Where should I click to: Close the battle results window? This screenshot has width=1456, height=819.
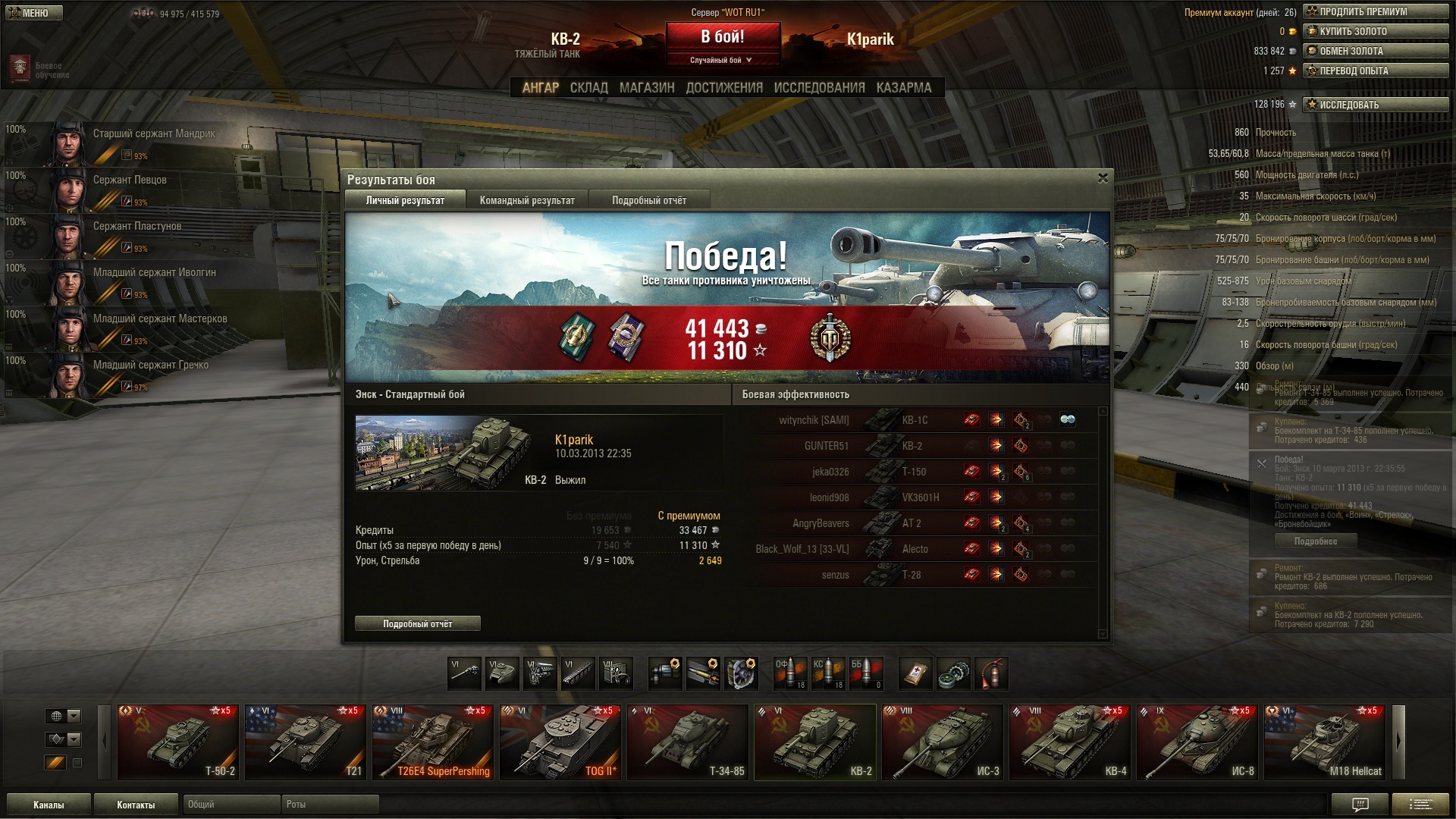(x=1103, y=178)
